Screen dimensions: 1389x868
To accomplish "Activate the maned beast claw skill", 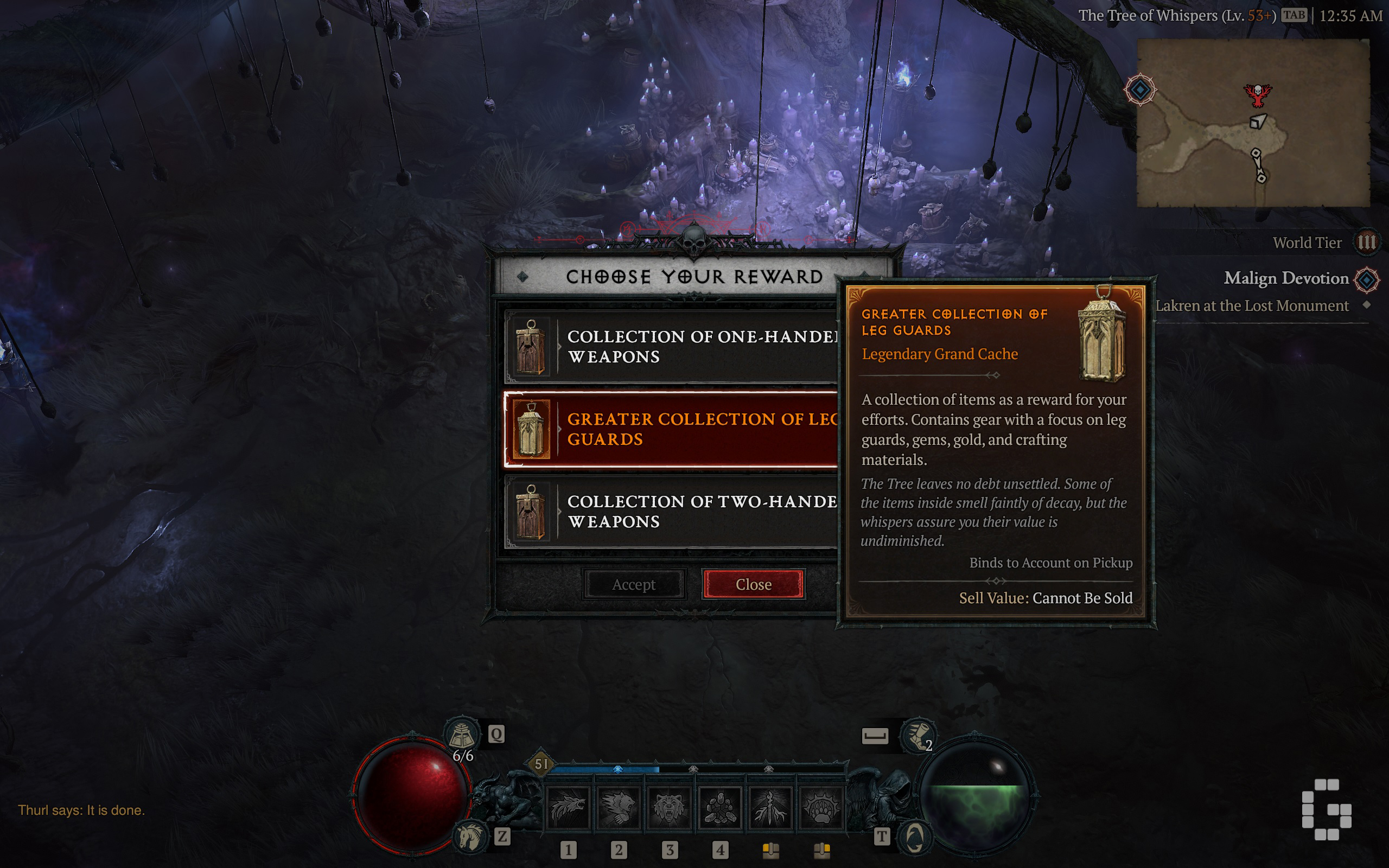I will point(619,808).
